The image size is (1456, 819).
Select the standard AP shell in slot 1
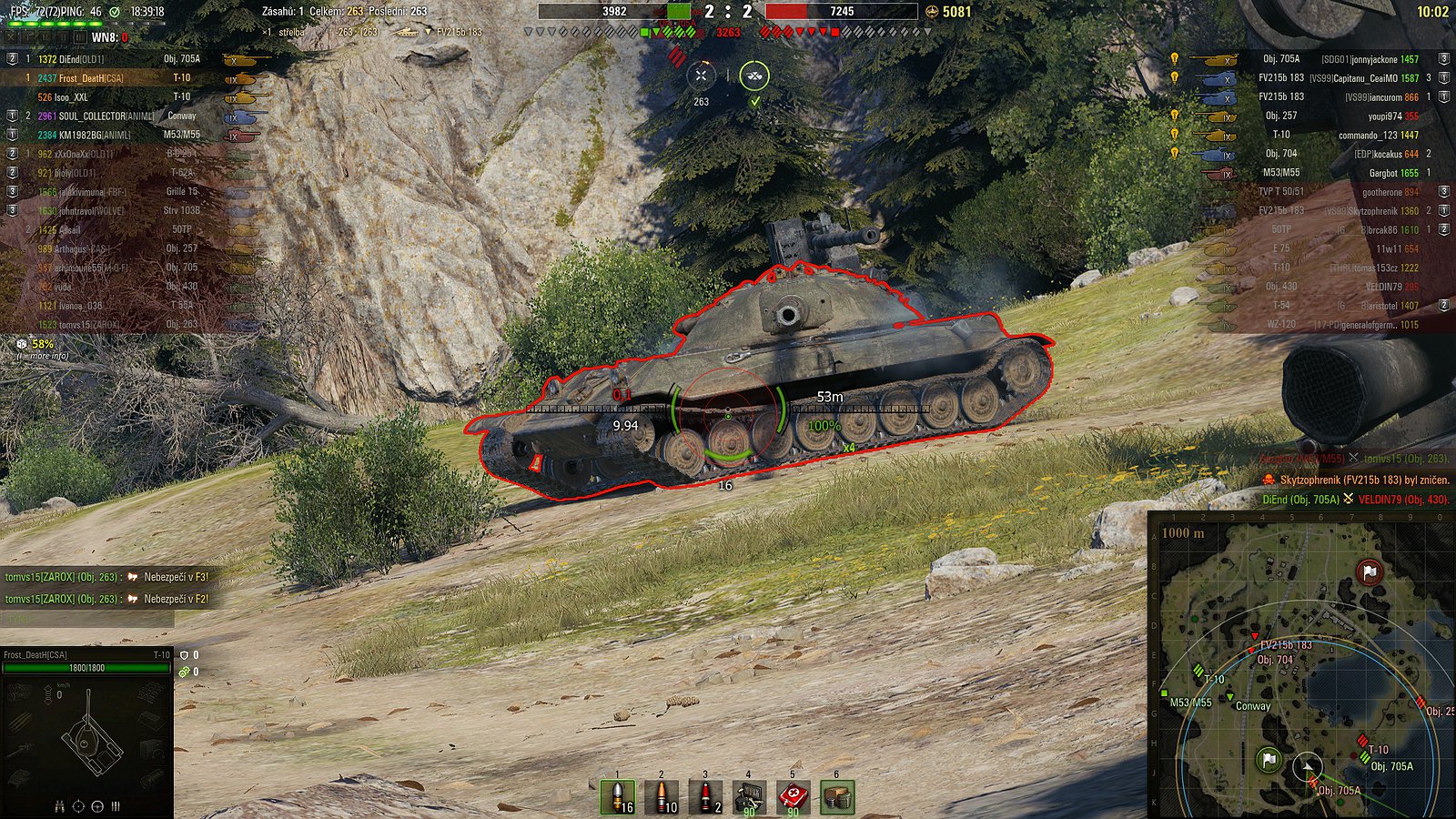click(x=618, y=798)
